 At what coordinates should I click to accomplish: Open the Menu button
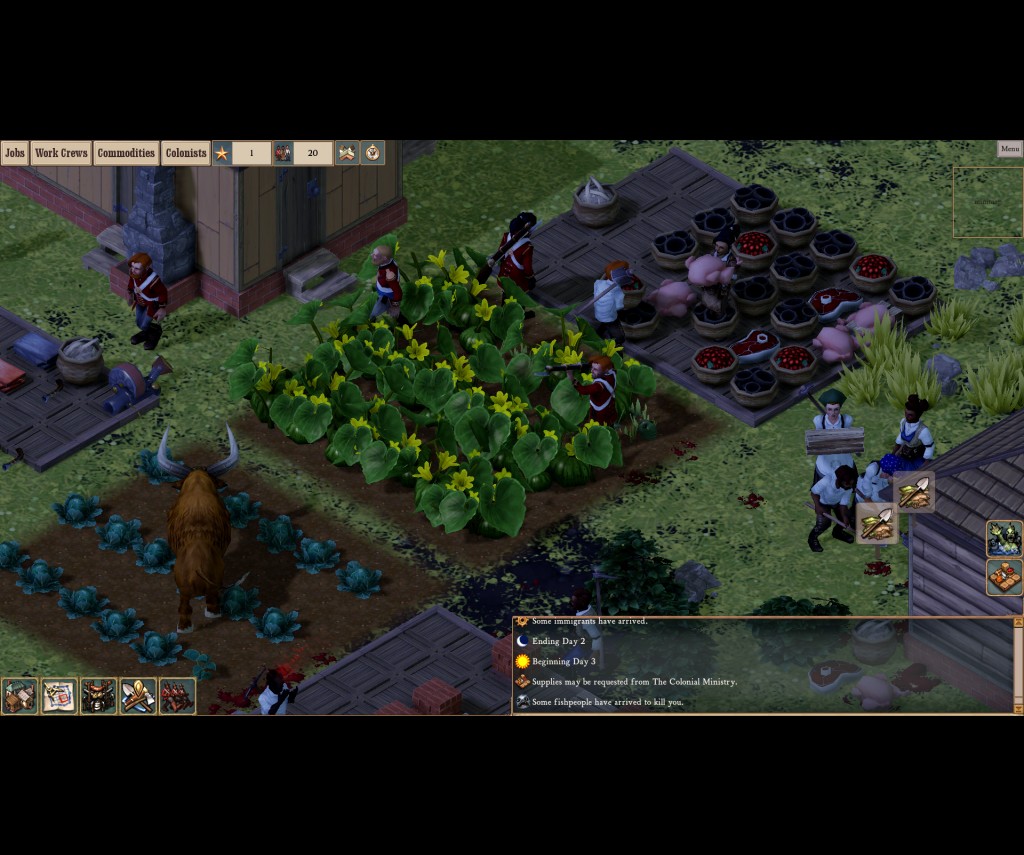(1010, 149)
